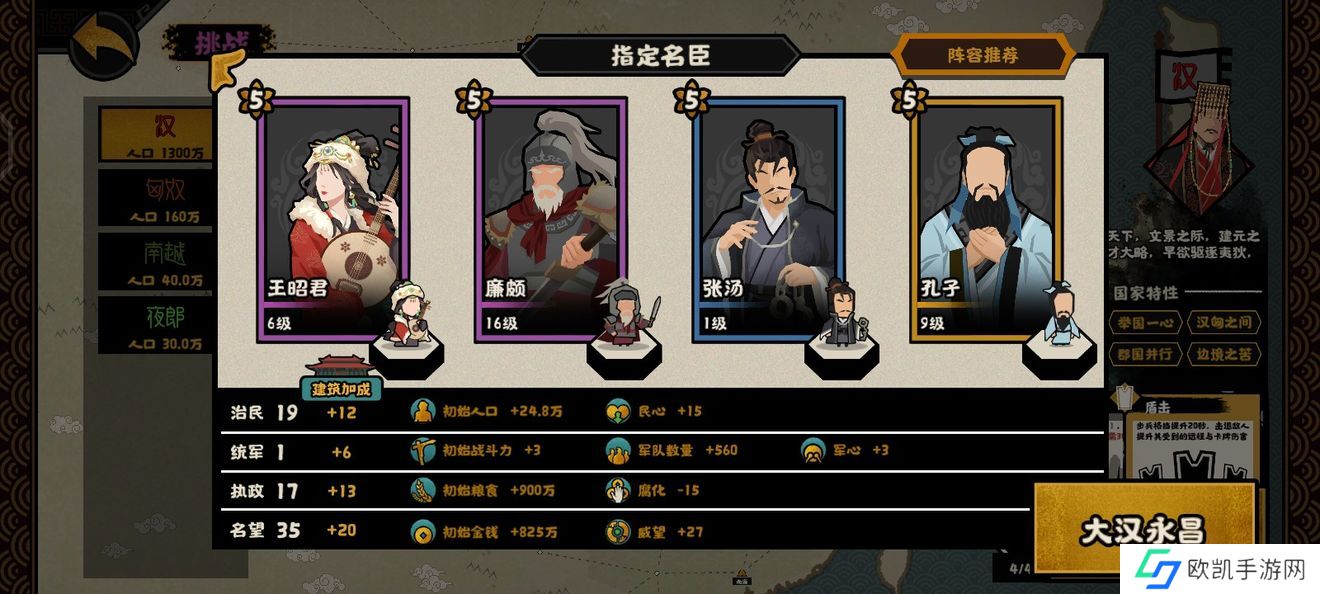The height and width of the screenshot is (594, 1320).
Task: View the 举国一心 national trait
Action: [x=1144, y=322]
